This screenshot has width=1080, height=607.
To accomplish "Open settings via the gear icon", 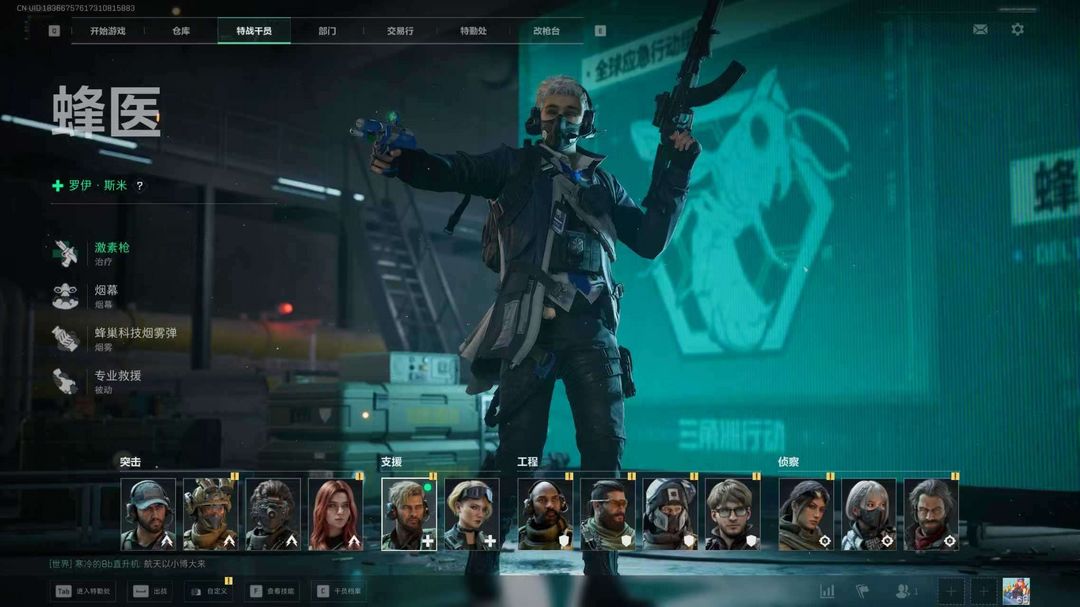I will 1017,30.
